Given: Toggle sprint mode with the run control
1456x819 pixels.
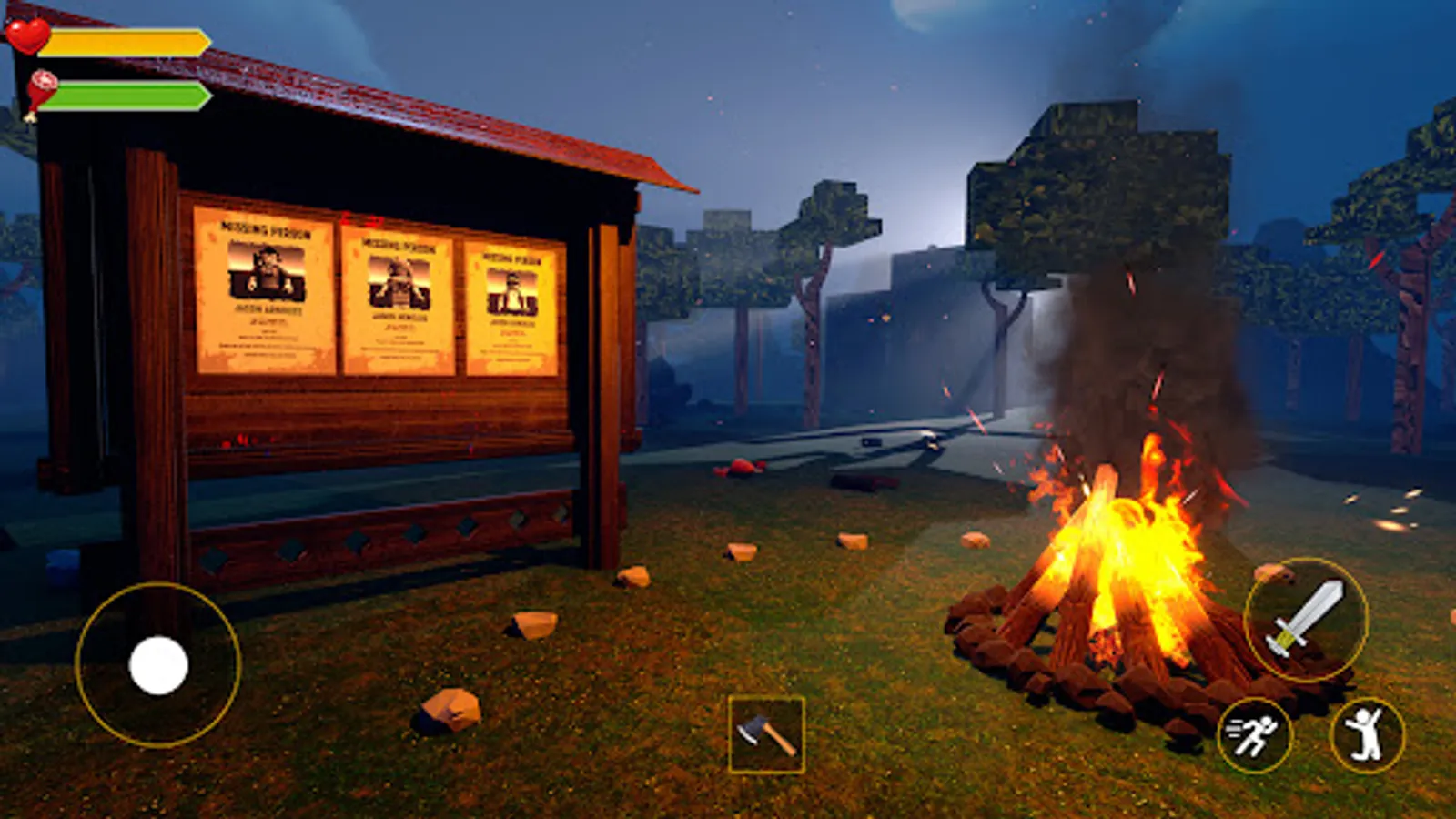Looking at the screenshot, I should coord(1259,733).
